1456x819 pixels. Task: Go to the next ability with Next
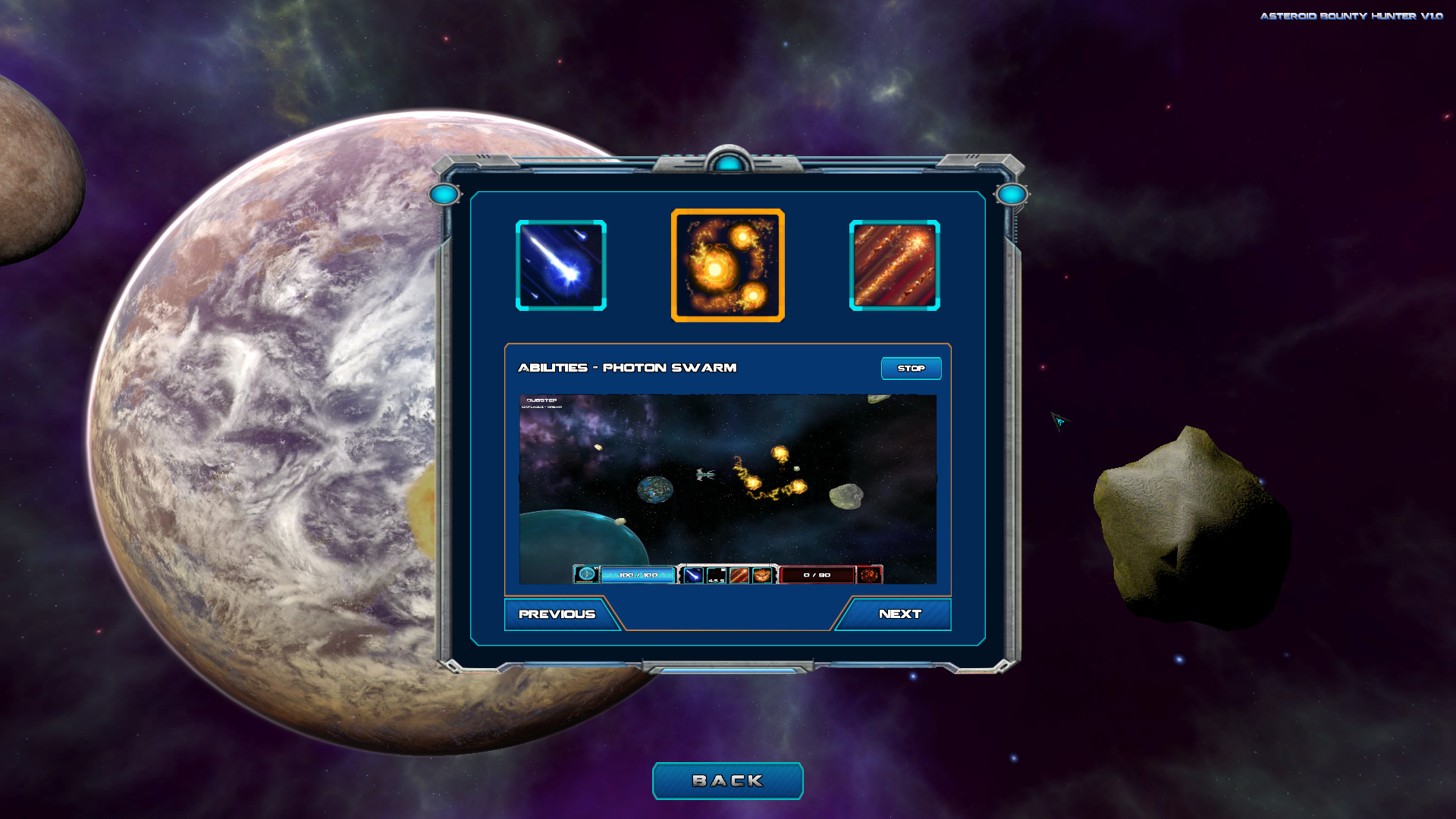[901, 614]
